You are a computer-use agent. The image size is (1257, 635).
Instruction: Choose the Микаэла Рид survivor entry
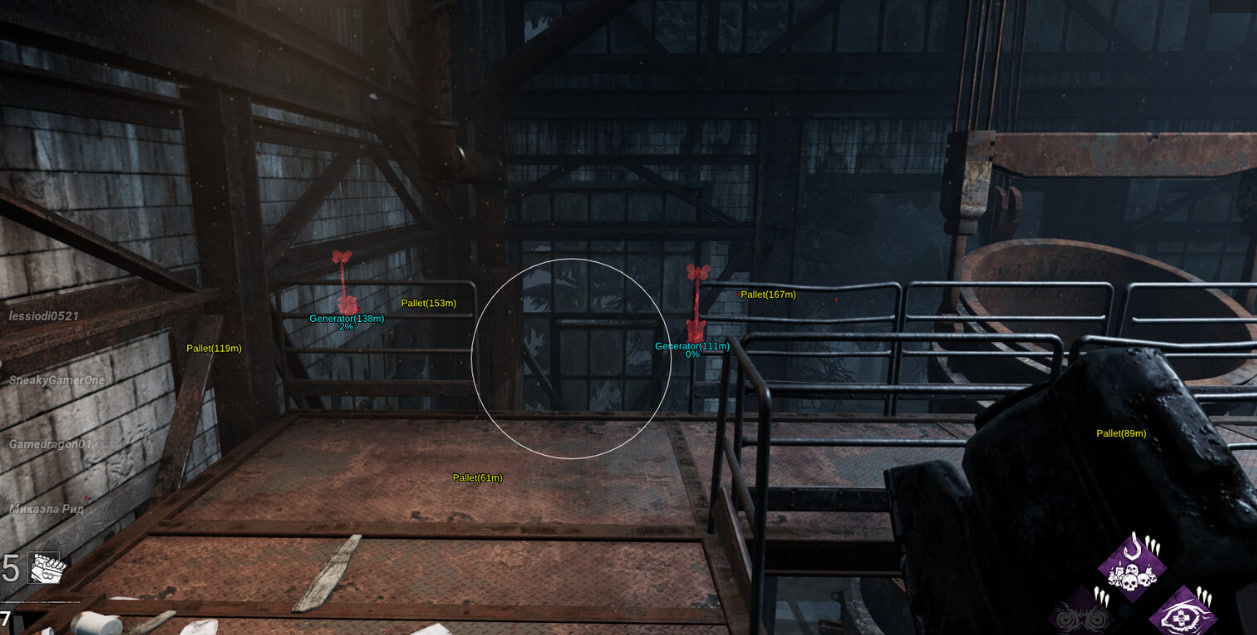point(46,509)
